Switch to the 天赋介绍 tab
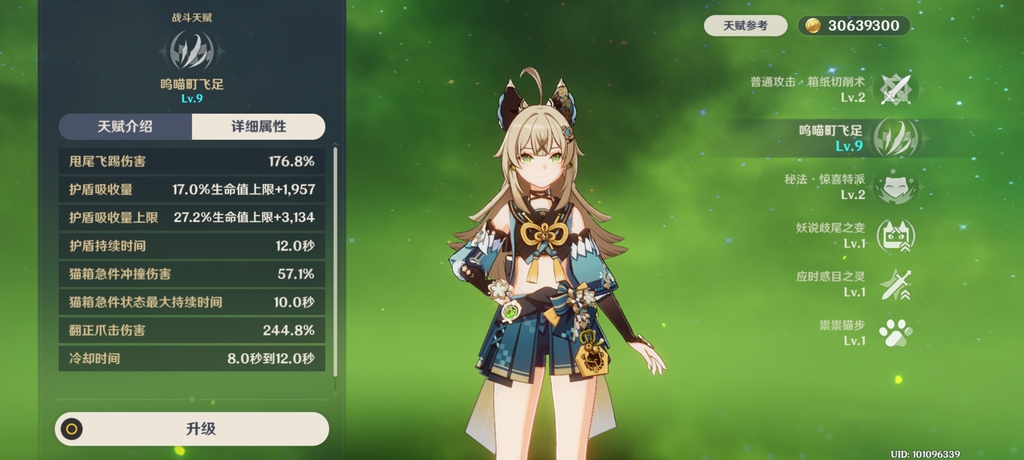Screen dimensions: 1024x460 click(125, 127)
